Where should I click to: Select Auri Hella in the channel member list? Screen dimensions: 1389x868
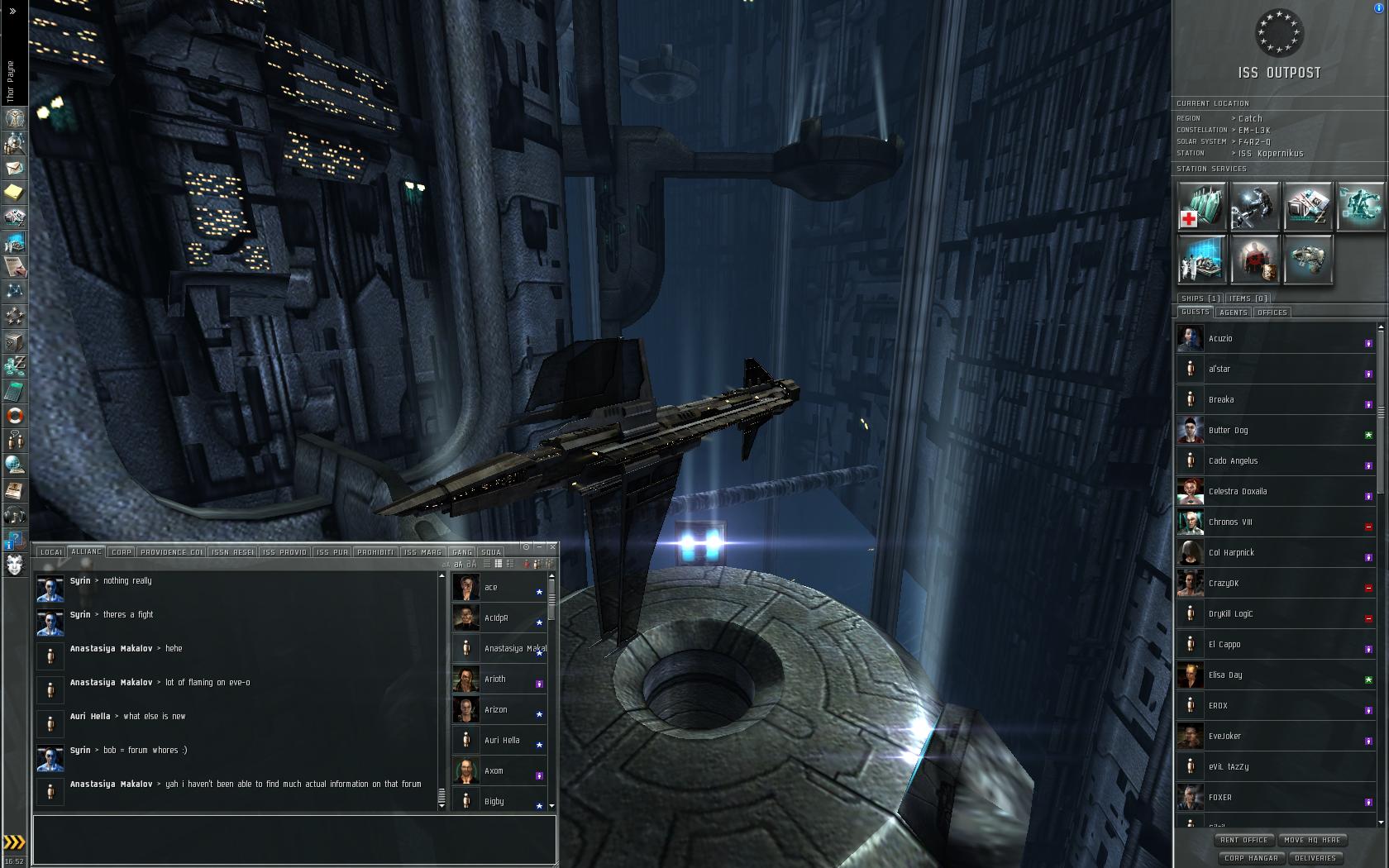[x=502, y=741]
